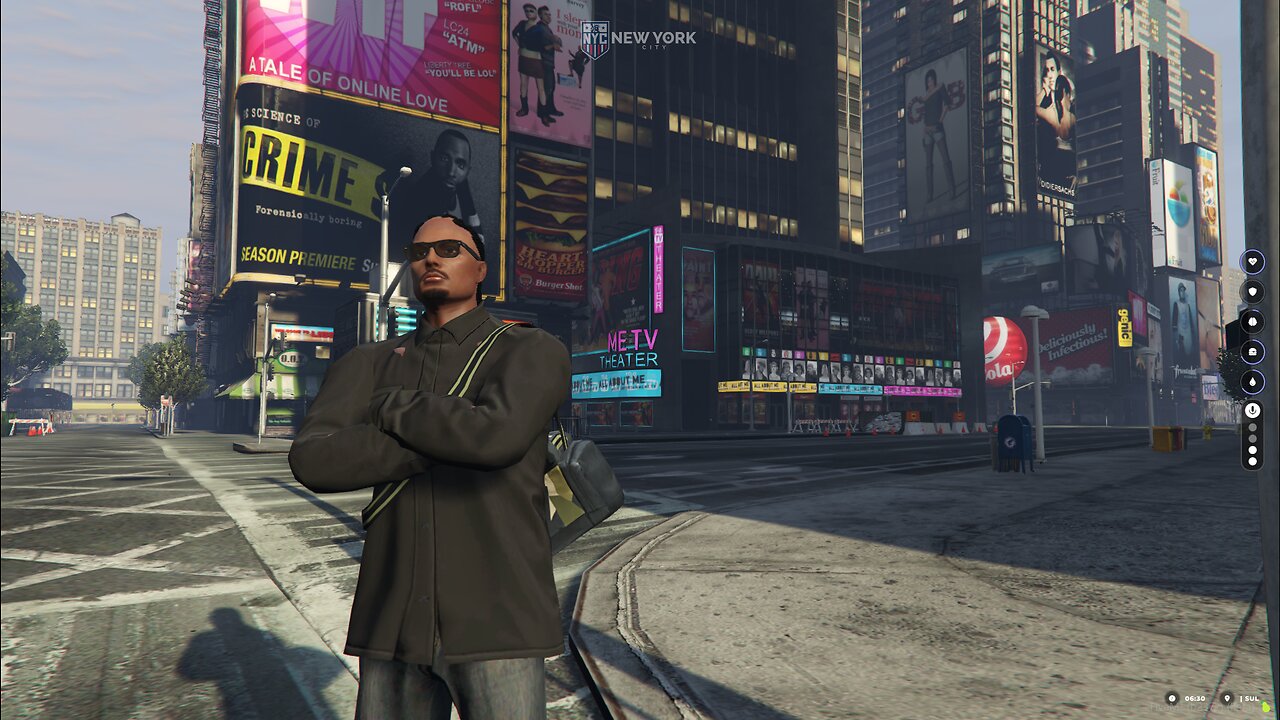Click the hunger status icon
This screenshot has height=720, width=1280.
1252,350
